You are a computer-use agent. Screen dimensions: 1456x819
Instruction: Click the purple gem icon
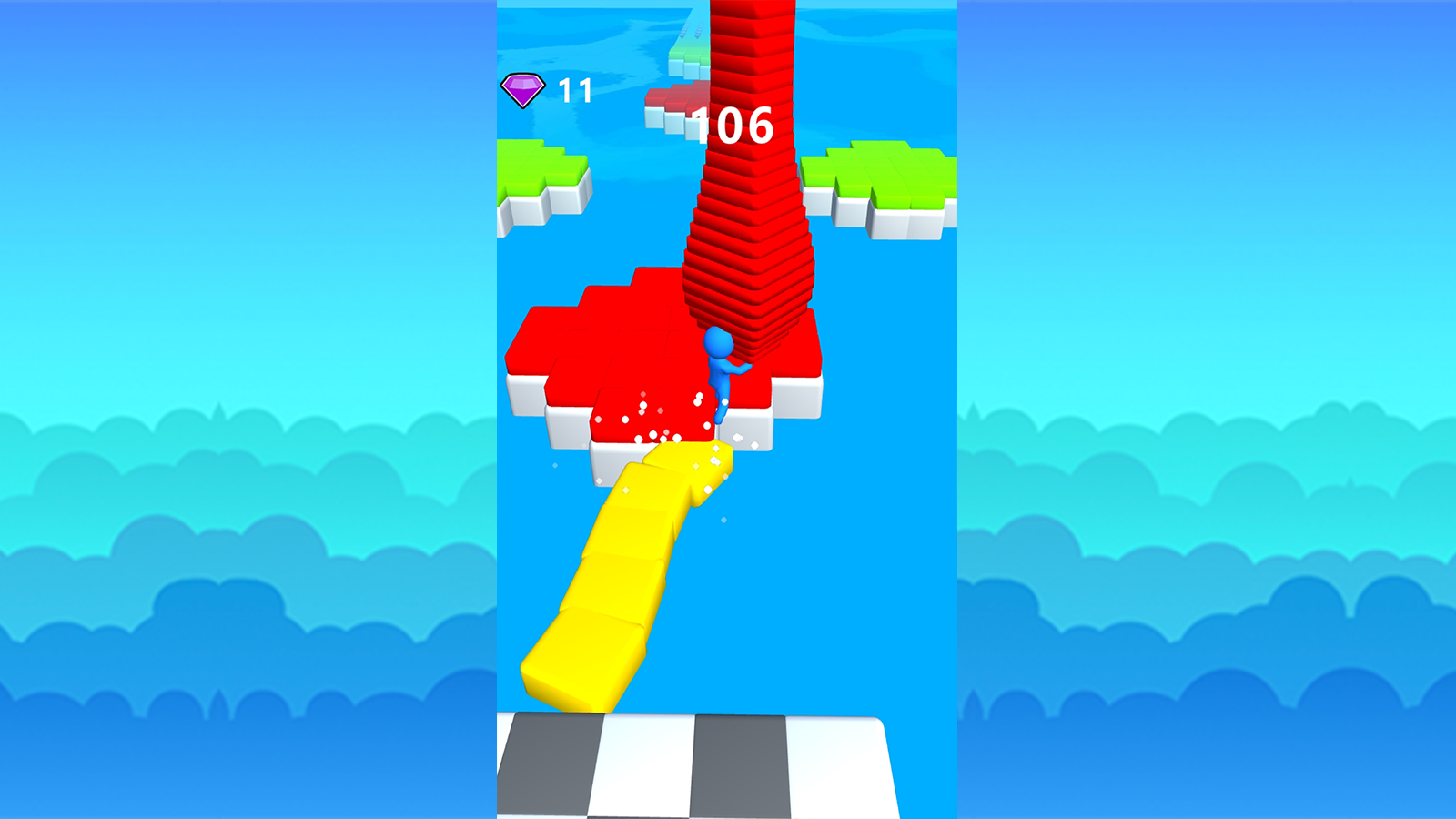522,89
